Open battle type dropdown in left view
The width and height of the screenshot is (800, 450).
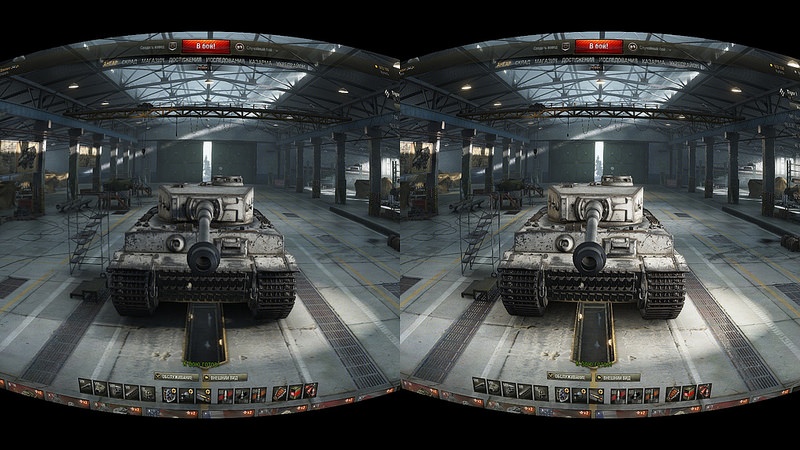click(x=259, y=47)
